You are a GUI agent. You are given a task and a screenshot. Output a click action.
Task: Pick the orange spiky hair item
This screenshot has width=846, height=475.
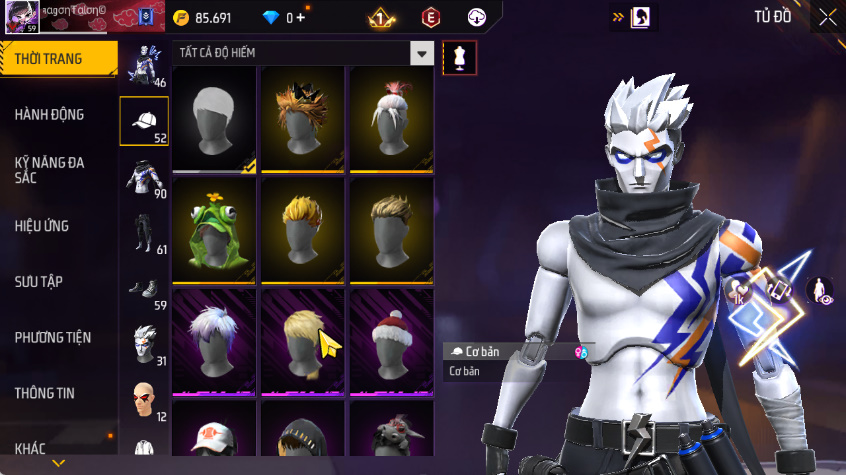click(x=303, y=119)
